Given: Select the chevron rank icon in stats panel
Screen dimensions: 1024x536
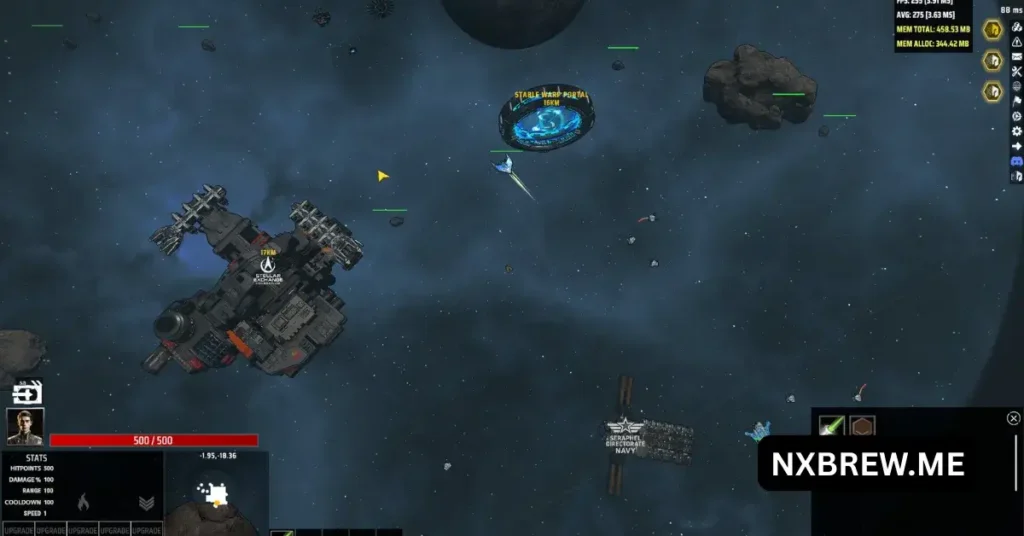Looking at the screenshot, I should point(146,503).
